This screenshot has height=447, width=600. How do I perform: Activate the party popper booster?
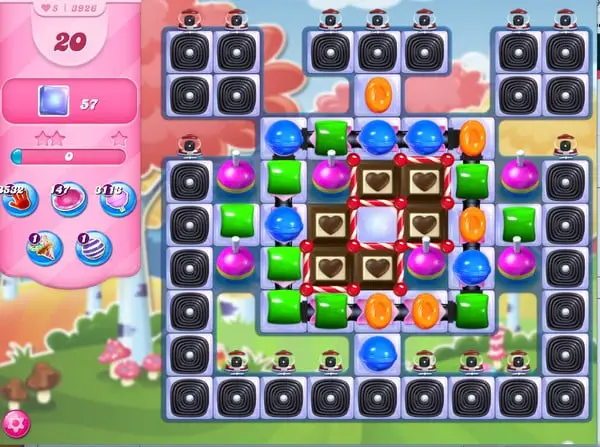point(44,247)
